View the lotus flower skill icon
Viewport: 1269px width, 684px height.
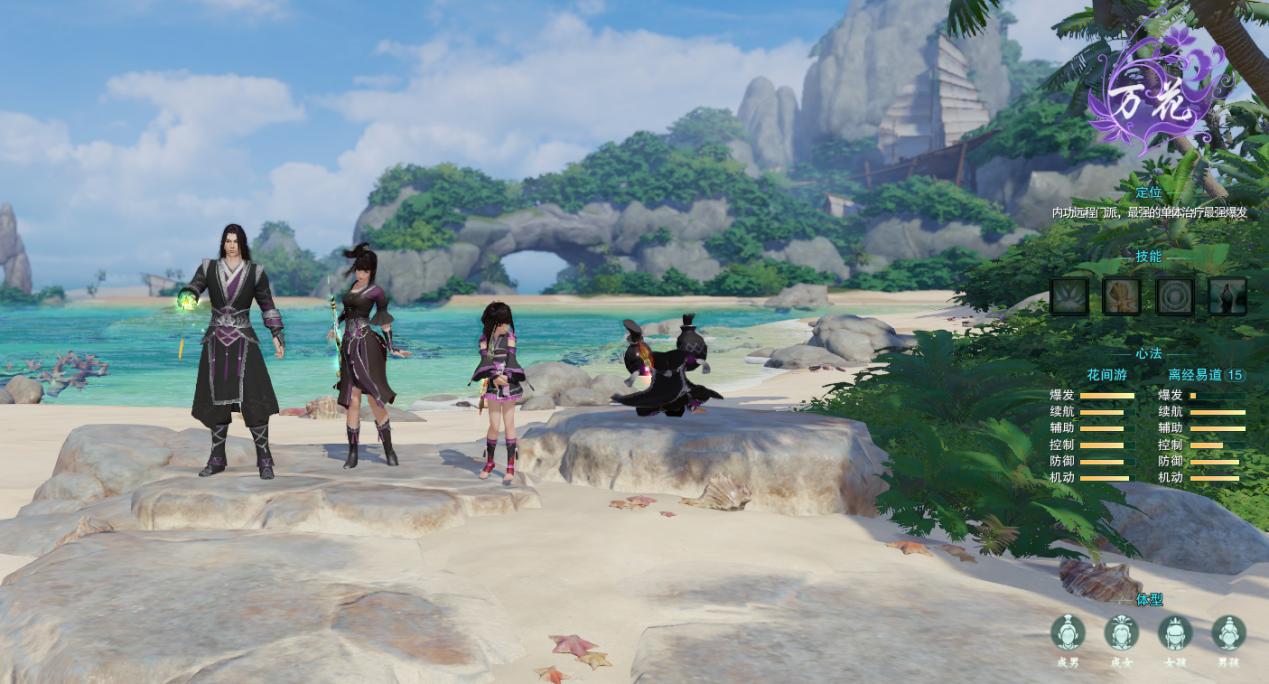coord(1069,296)
